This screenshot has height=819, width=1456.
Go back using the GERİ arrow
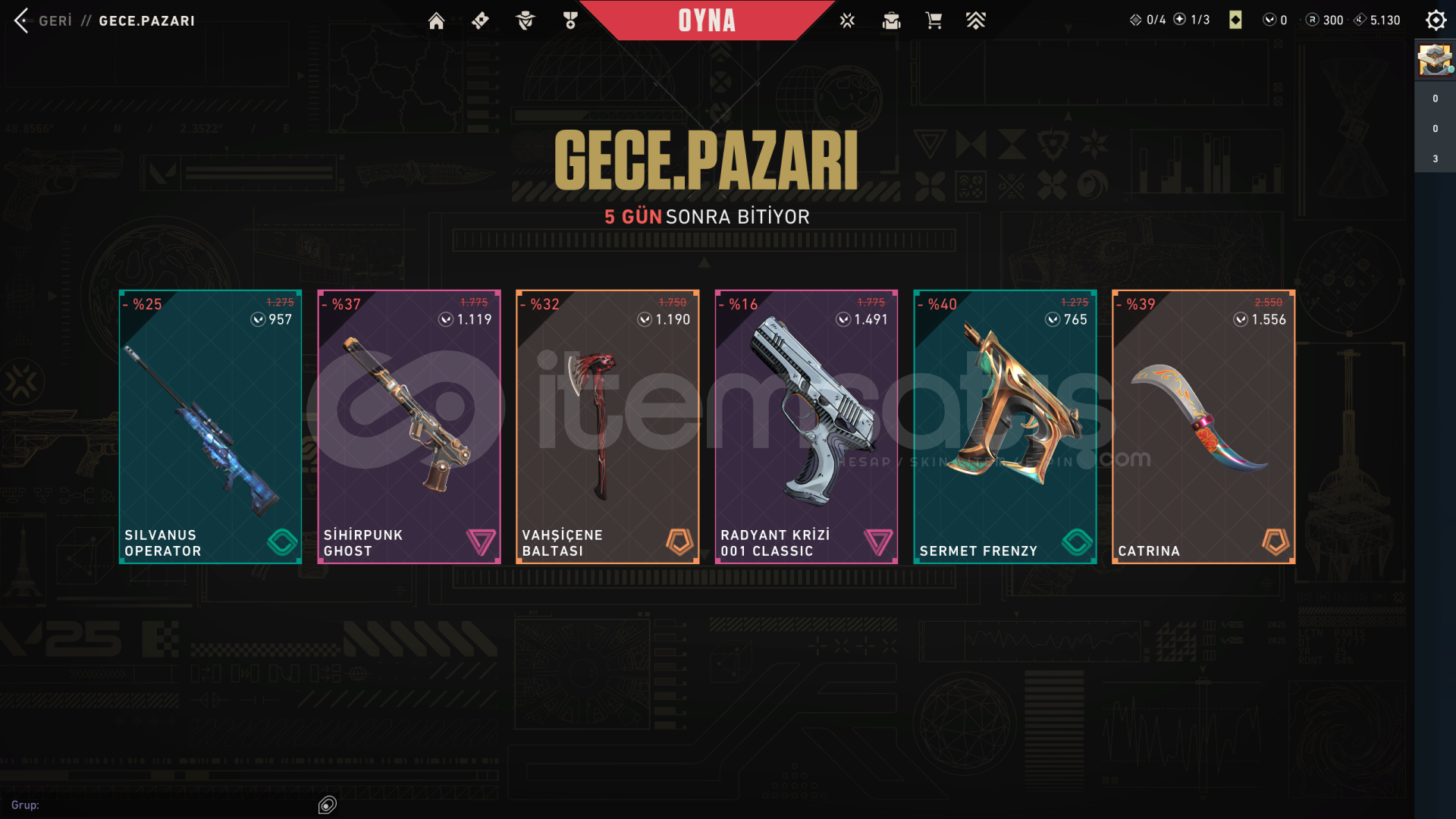pos(22,20)
